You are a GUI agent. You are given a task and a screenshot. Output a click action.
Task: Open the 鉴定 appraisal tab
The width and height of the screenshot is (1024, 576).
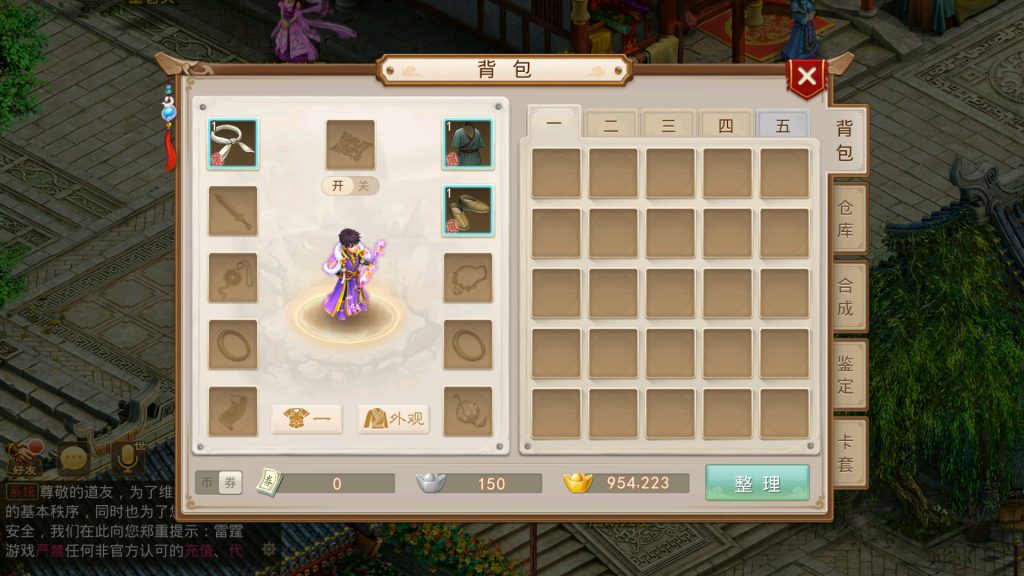point(845,374)
